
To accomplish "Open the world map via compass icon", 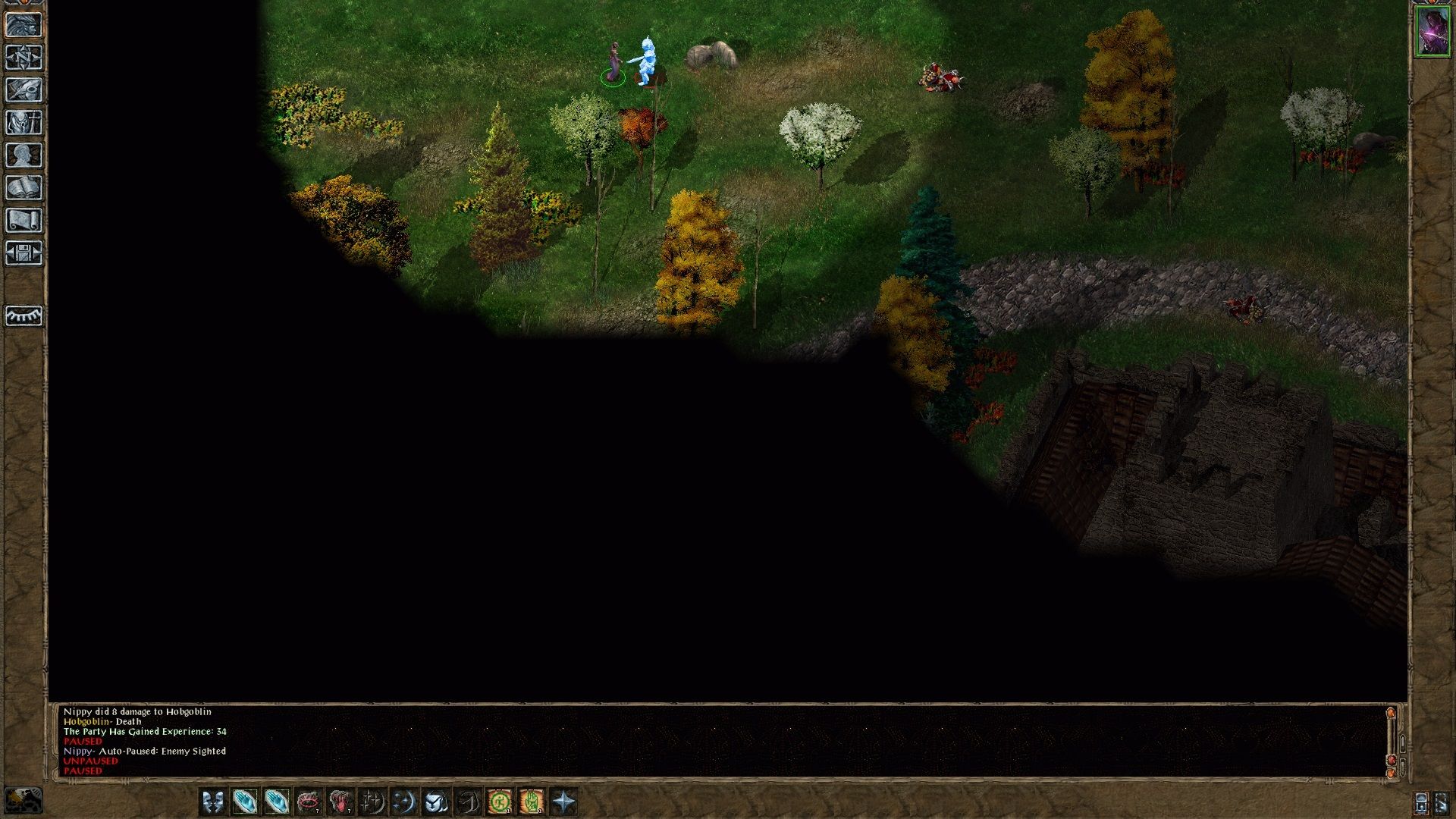I will click(x=24, y=57).
